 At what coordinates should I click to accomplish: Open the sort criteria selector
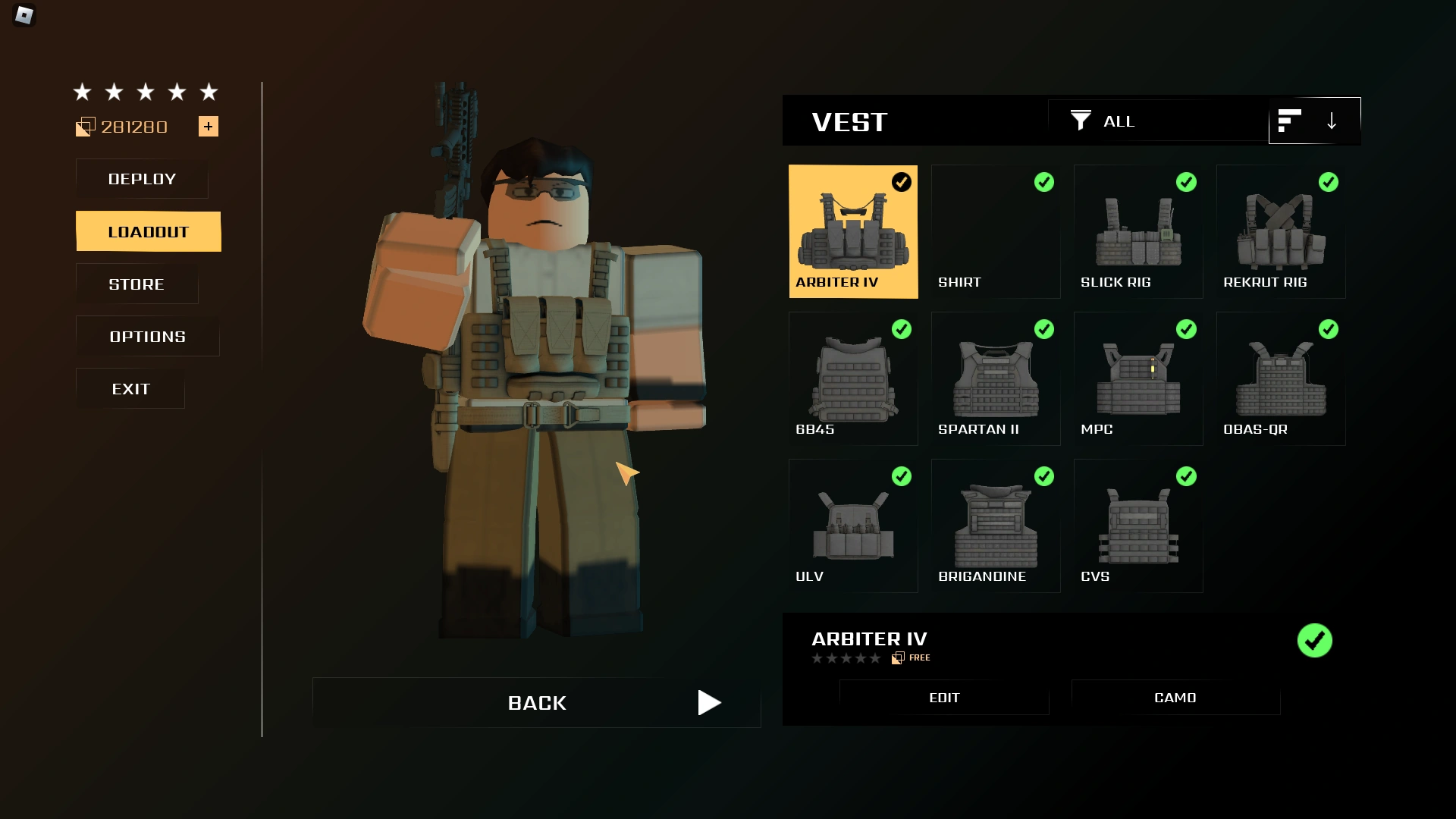[x=1291, y=121]
